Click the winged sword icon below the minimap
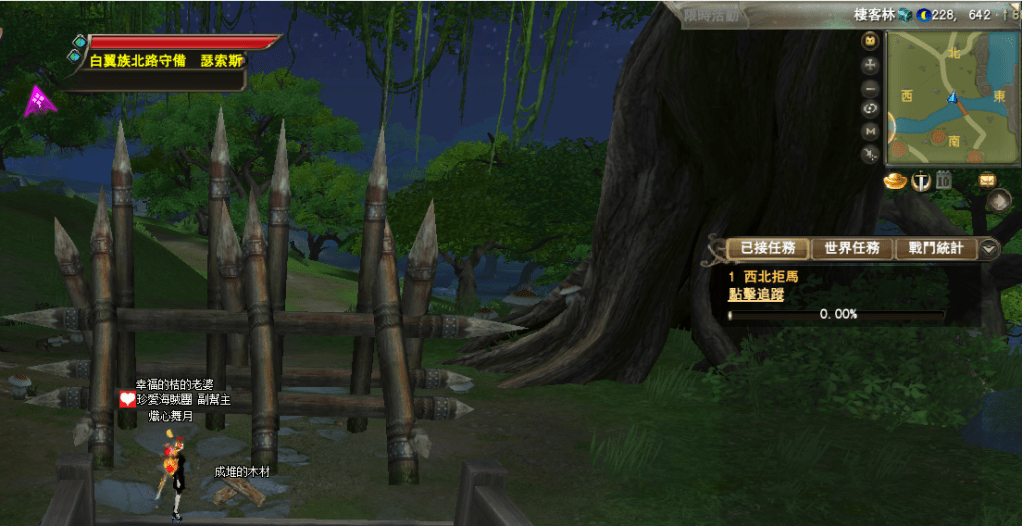Image resolution: width=1022 pixels, height=526 pixels. click(x=919, y=181)
